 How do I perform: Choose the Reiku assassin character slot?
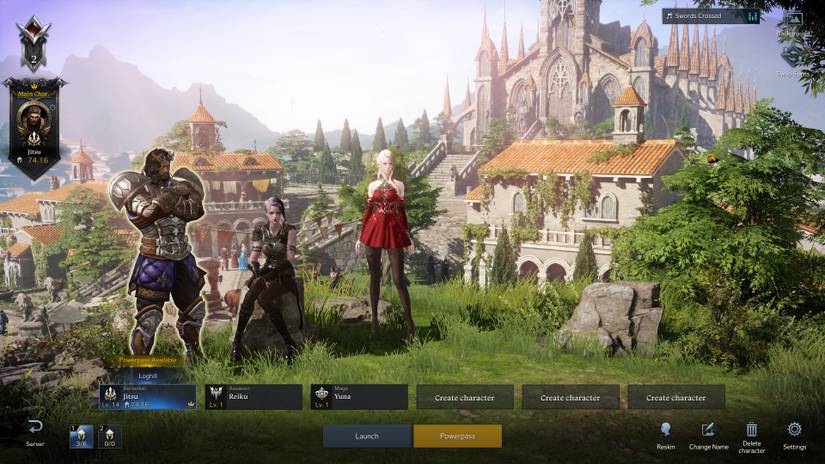[x=254, y=397]
